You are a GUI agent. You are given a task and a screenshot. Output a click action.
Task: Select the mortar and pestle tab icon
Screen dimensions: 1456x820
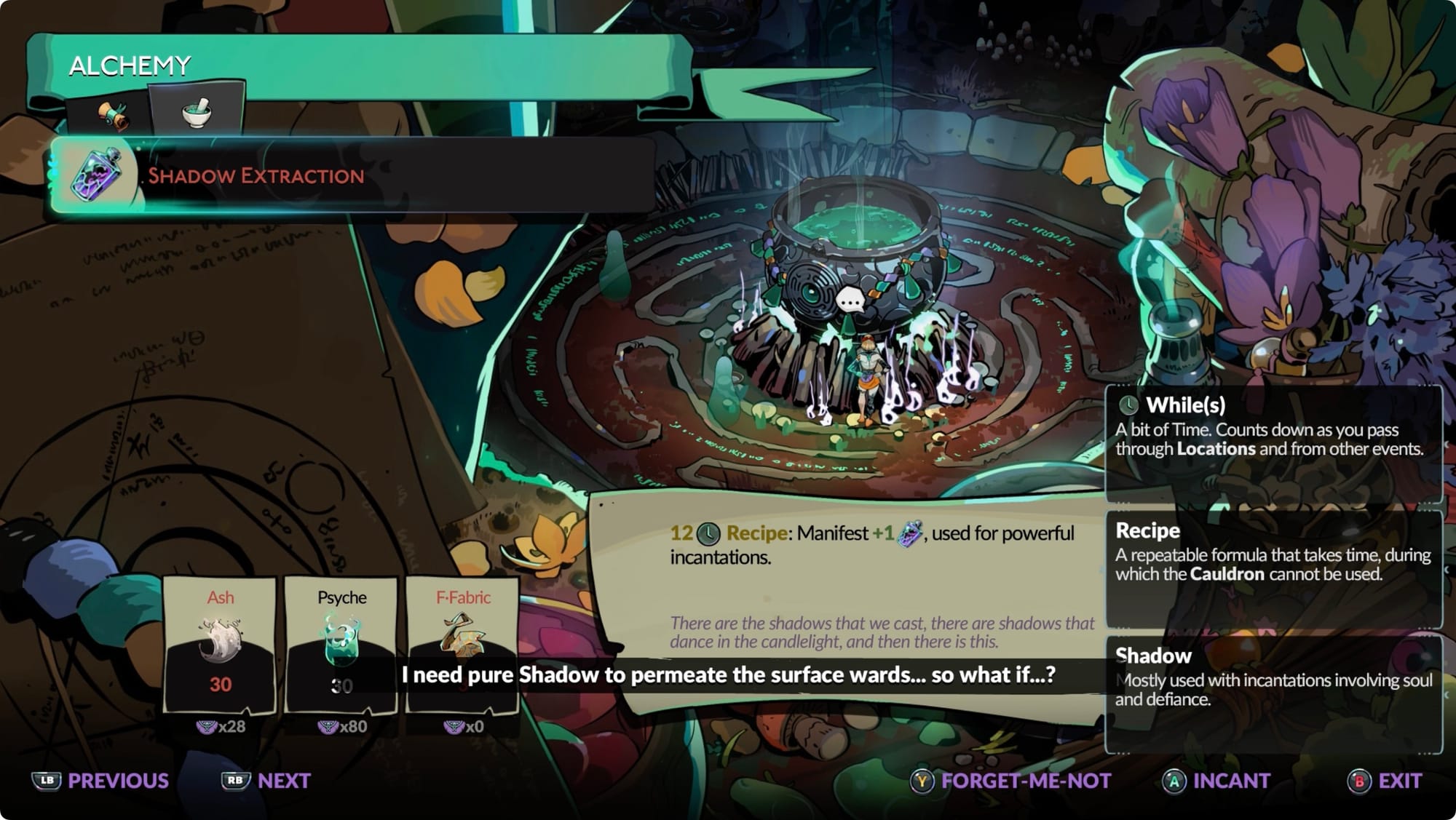(x=197, y=111)
